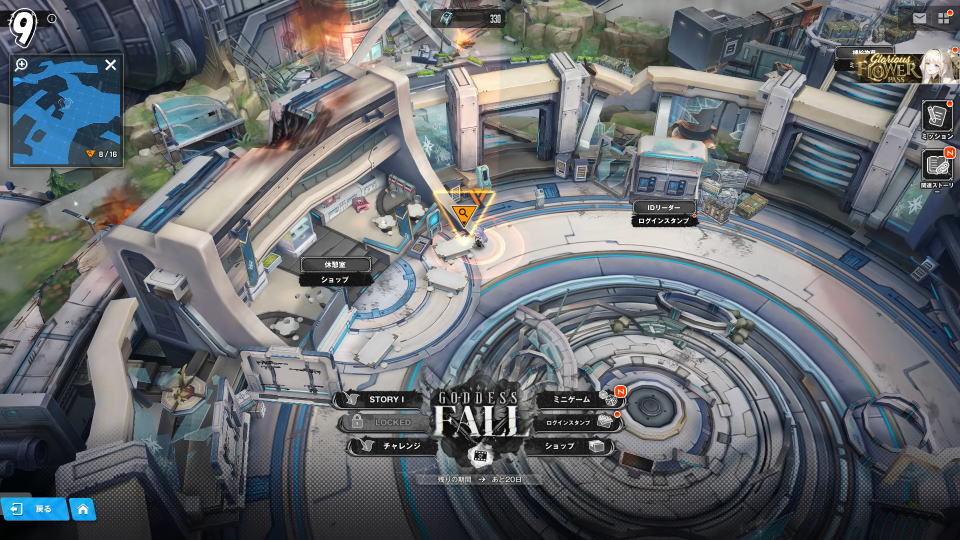Open the ミッション missions panel
This screenshot has height=540, width=960.
(937, 118)
